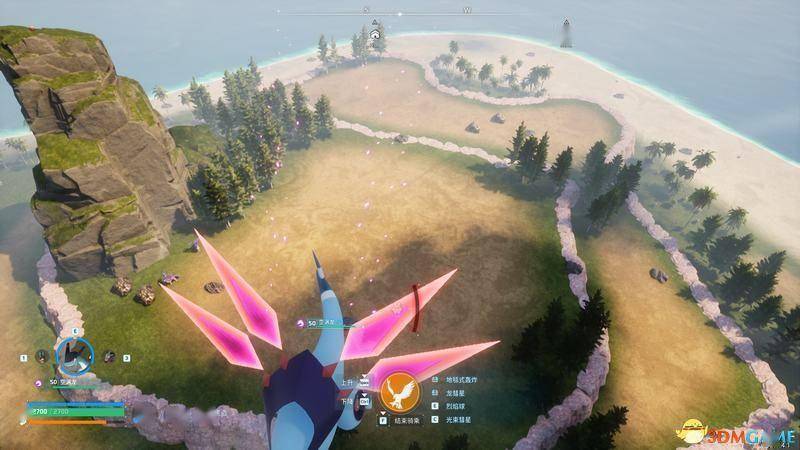The width and height of the screenshot is (800, 450).
Task: Click the orange flying mount emblem
Action: coord(399,391)
